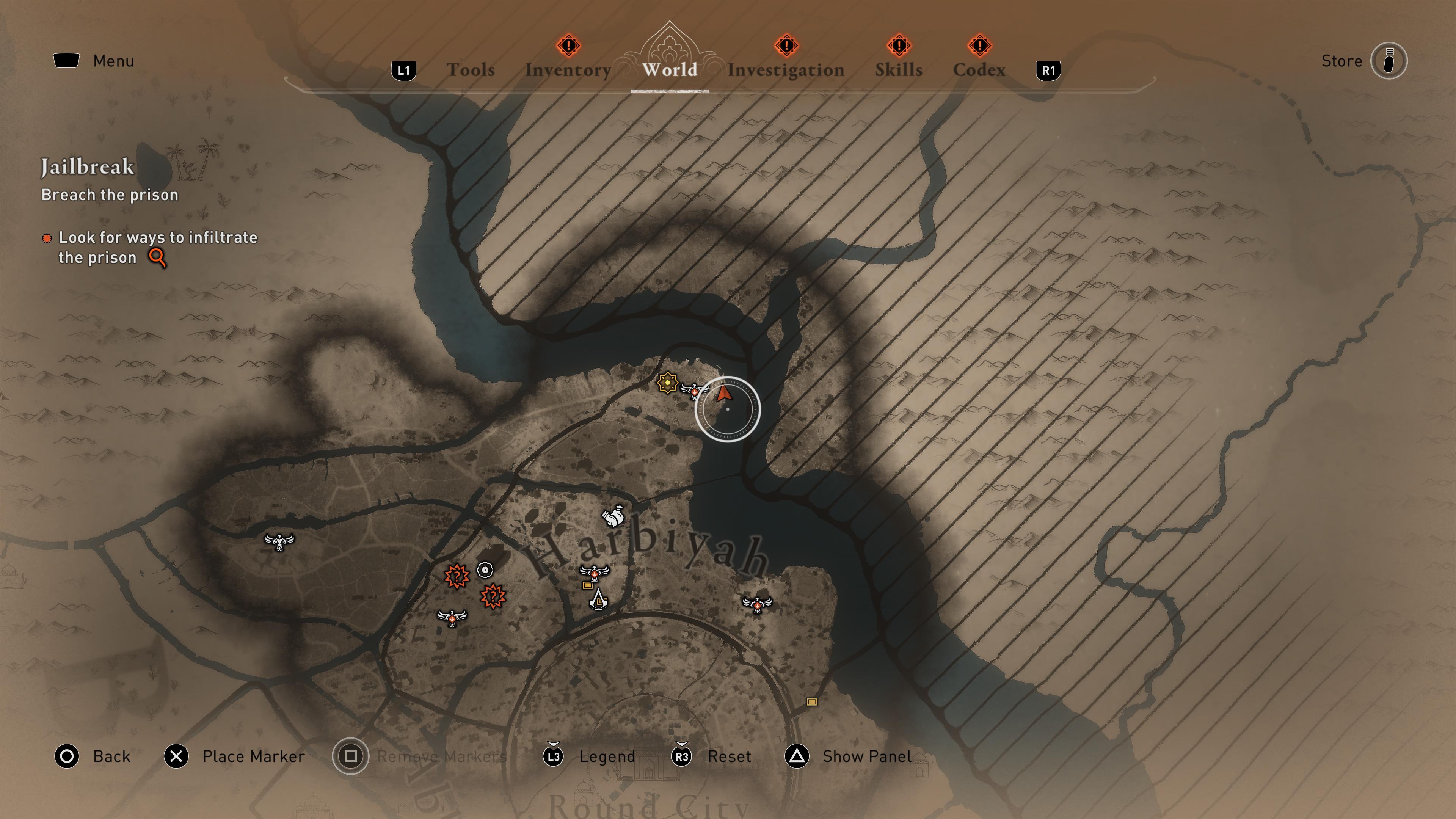
Task: Choose the white flower-shaped map marker
Action: coord(485,570)
